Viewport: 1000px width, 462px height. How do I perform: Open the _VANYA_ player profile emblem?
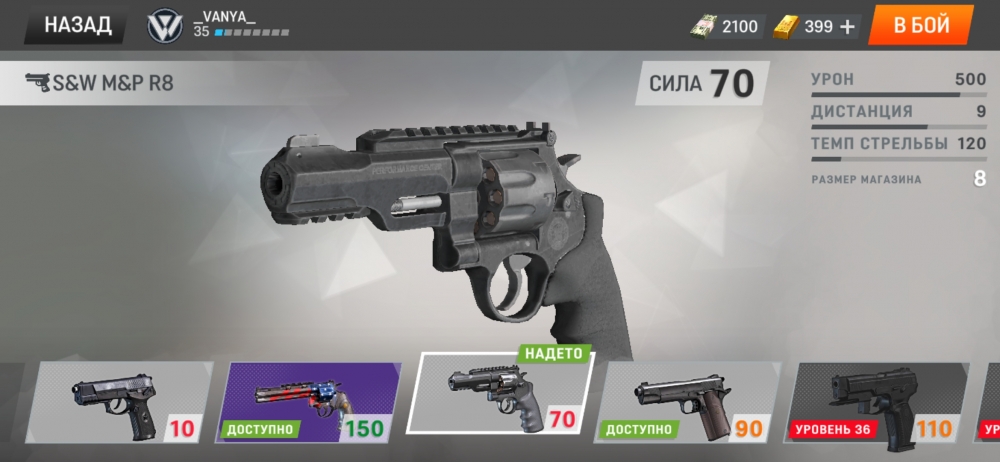tap(163, 27)
